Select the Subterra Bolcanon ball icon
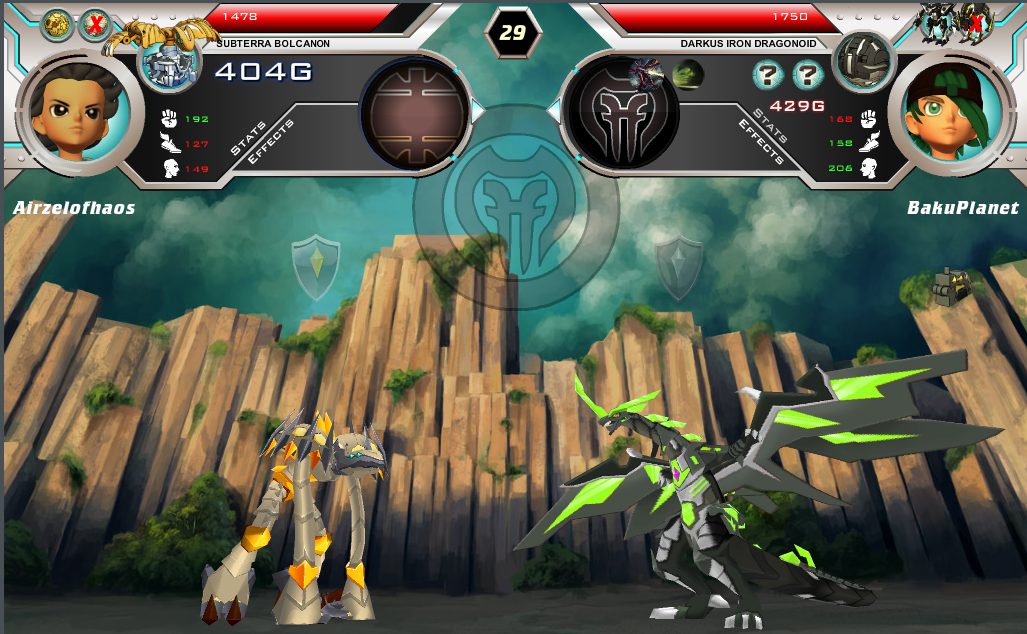The width and height of the screenshot is (1027, 634). pyautogui.click(x=168, y=64)
